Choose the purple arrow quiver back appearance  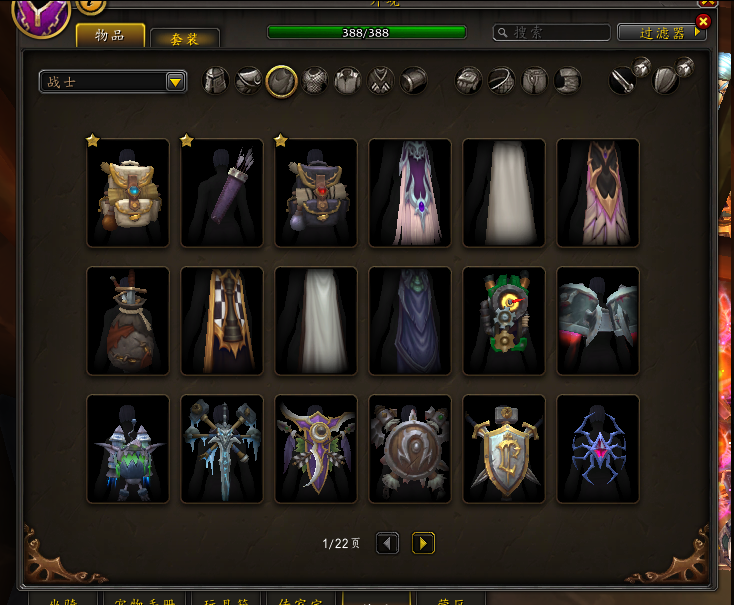tap(222, 193)
